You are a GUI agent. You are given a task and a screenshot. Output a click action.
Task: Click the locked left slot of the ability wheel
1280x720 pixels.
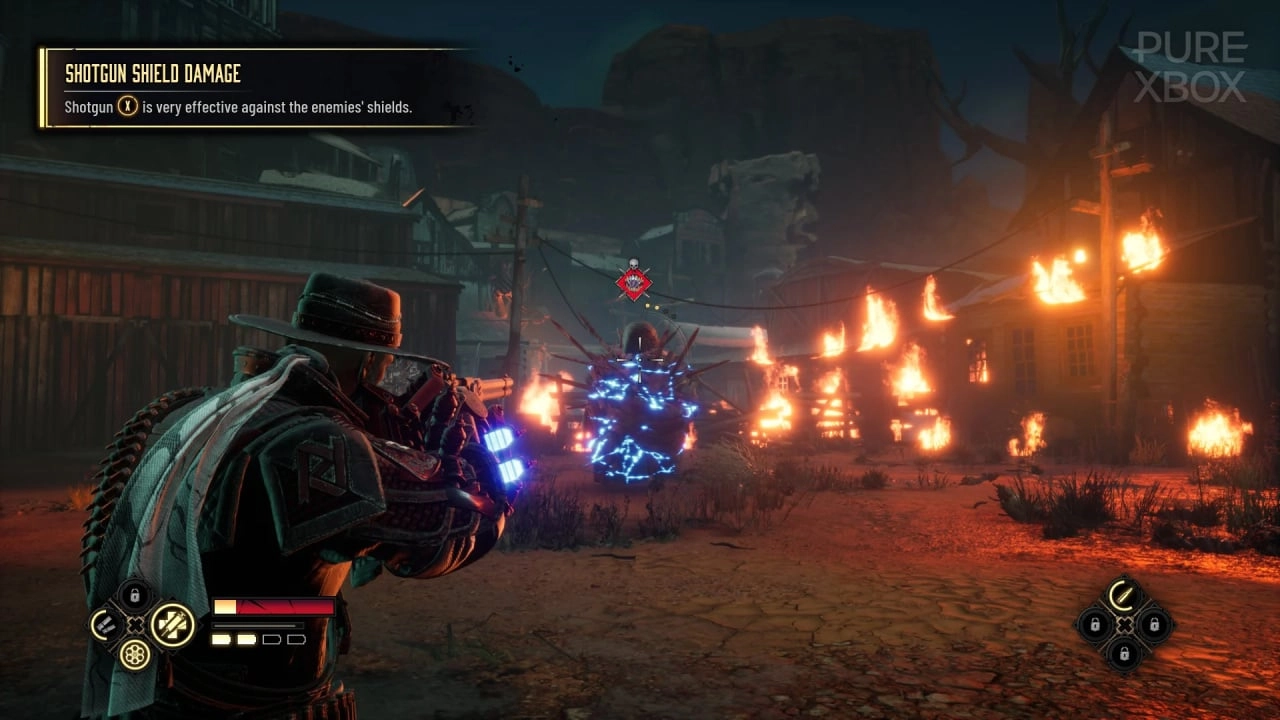coord(1095,624)
